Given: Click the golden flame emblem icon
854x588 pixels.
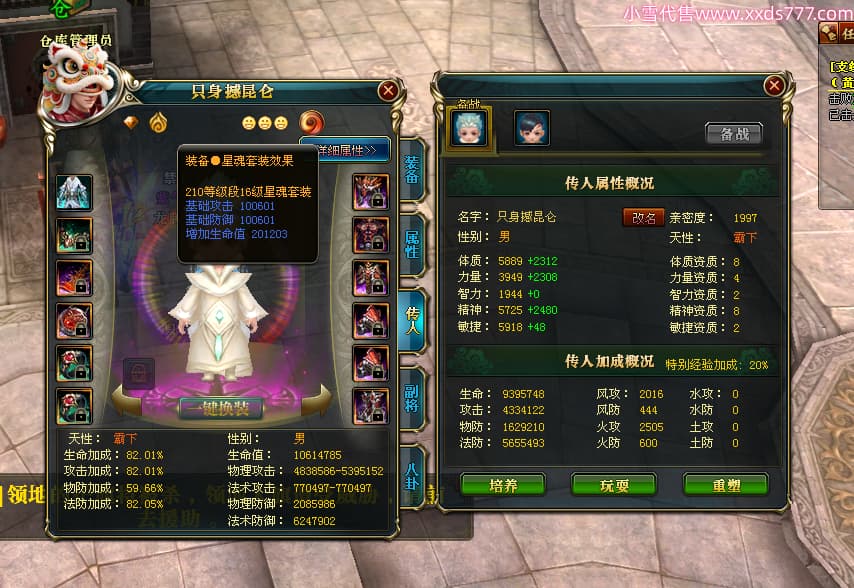Looking at the screenshot, I should (x=159, y=122).
